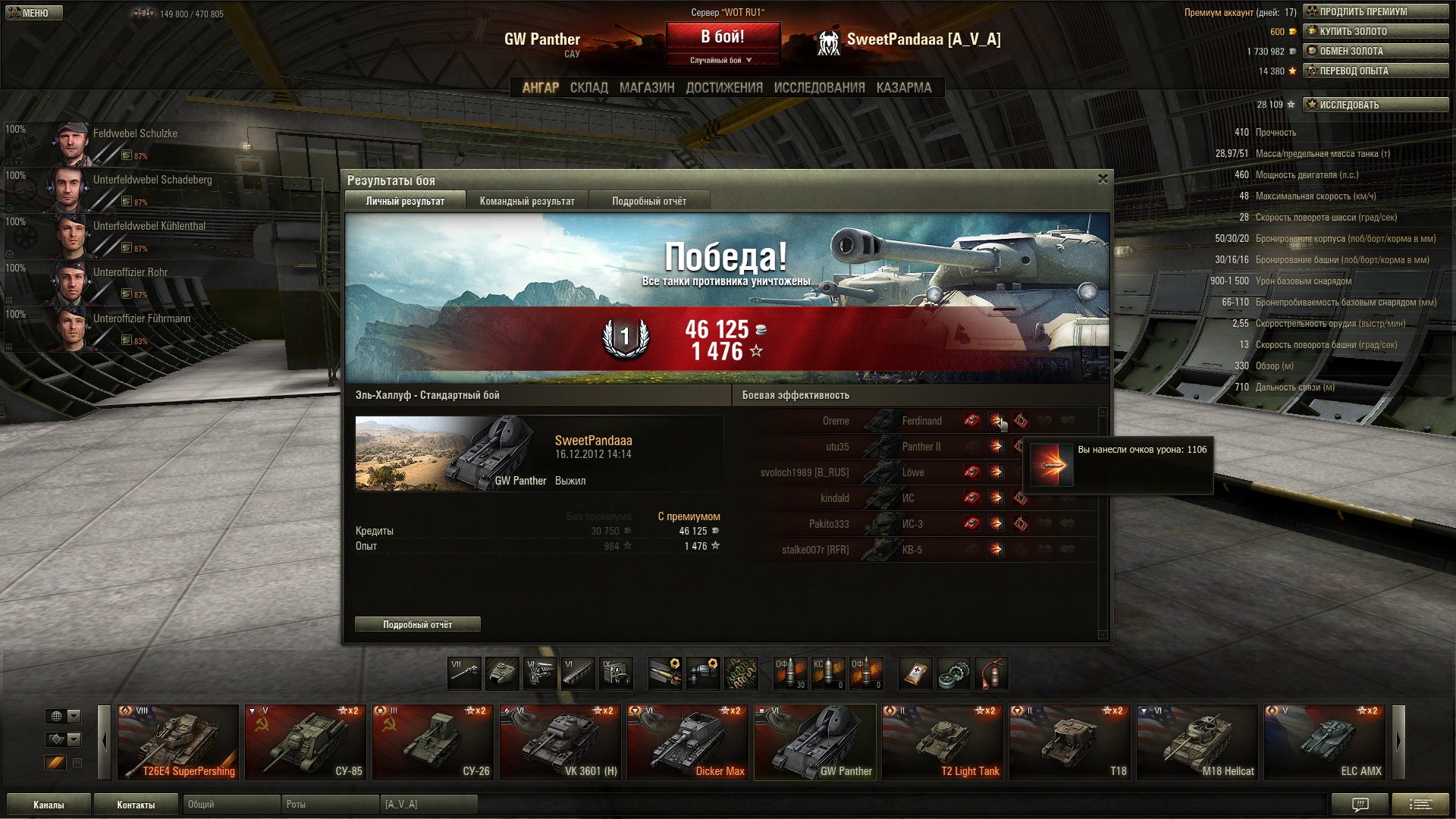Open the Подробный отчёт tab
This screenshot has height=819, width=1456.
tap(648, 201)
